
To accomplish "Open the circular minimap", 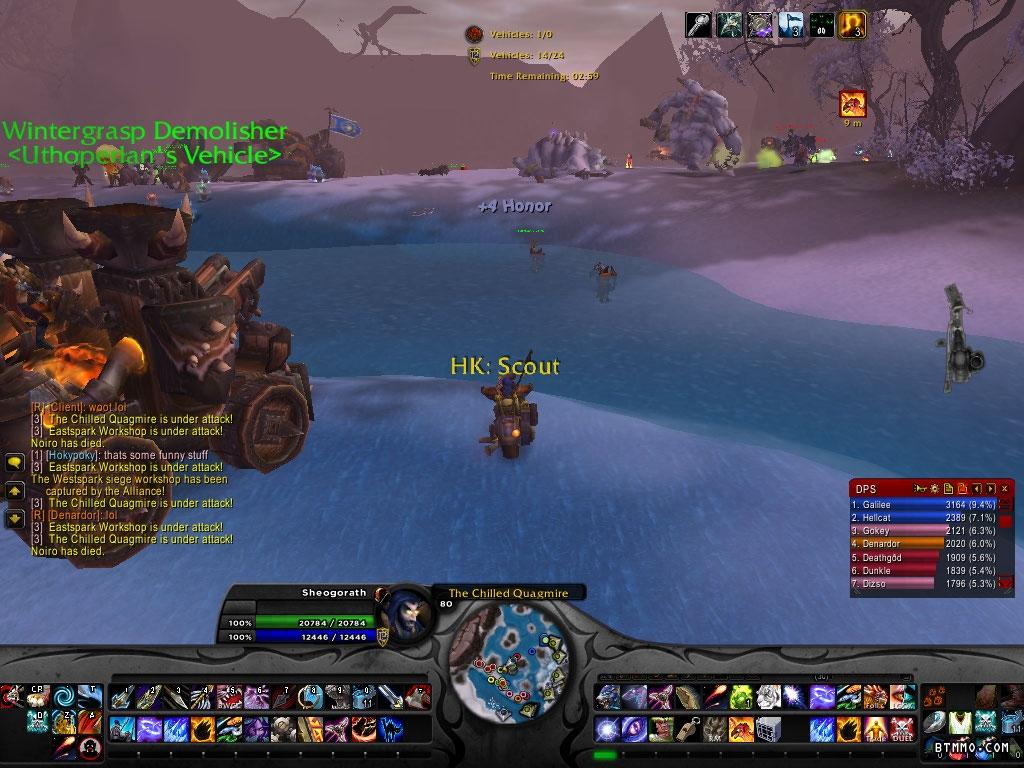I will tap(510, 647).
